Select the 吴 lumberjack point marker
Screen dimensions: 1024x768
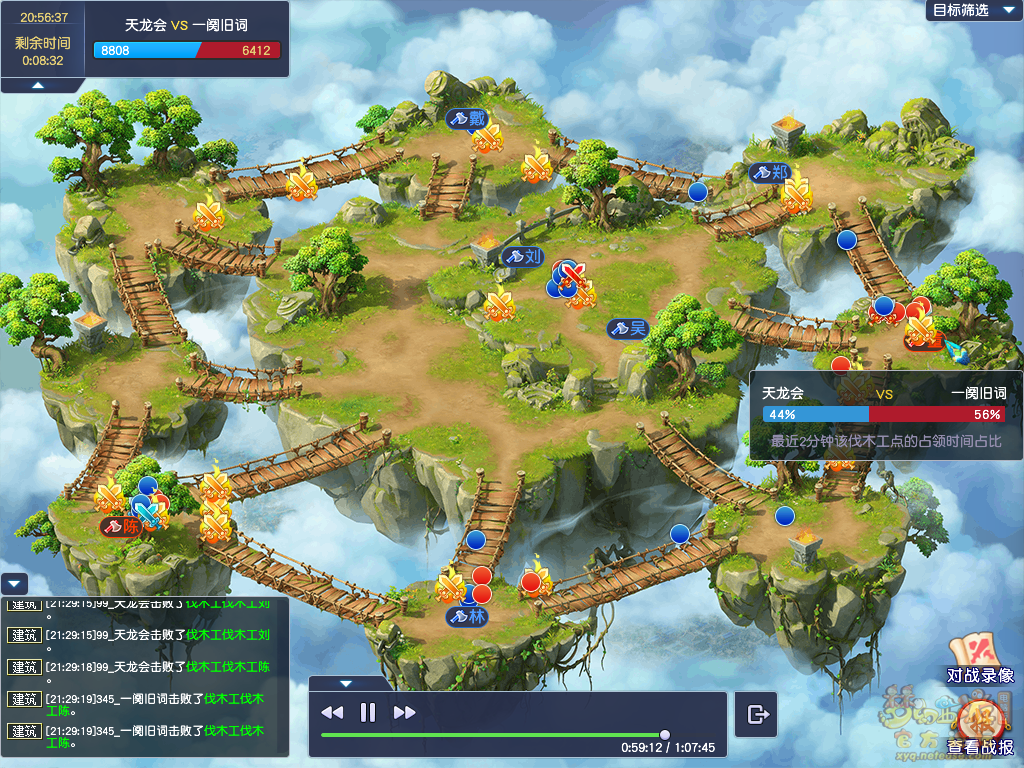point(628,327)
